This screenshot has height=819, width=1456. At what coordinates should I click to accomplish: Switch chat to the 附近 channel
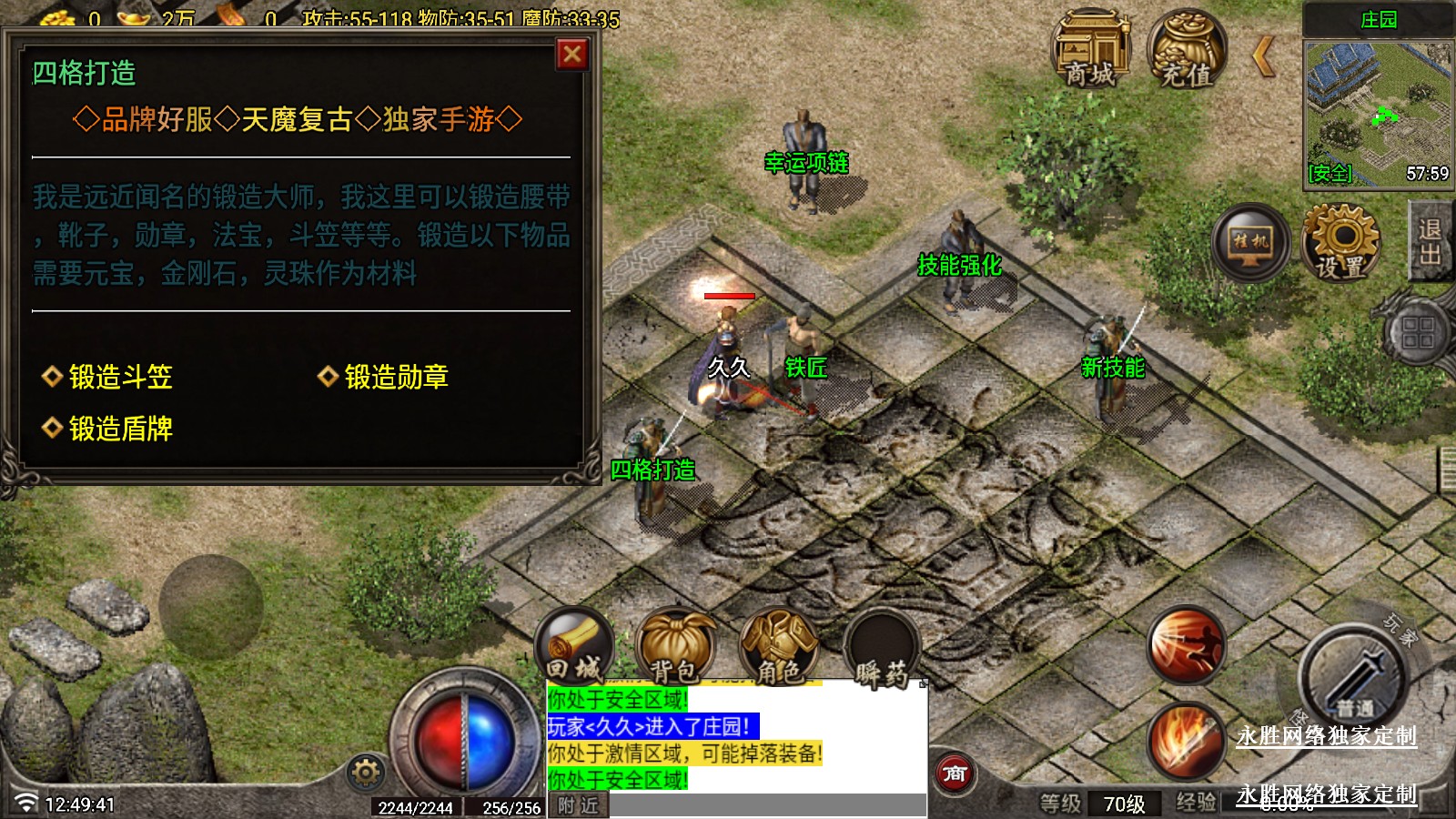[x=578, y=806]
